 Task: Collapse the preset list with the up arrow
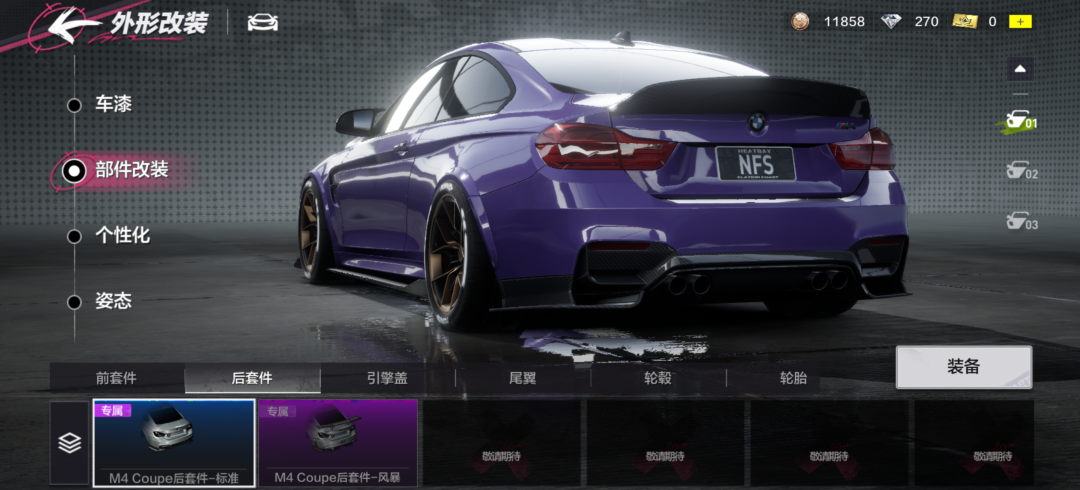click(1020, 69)
